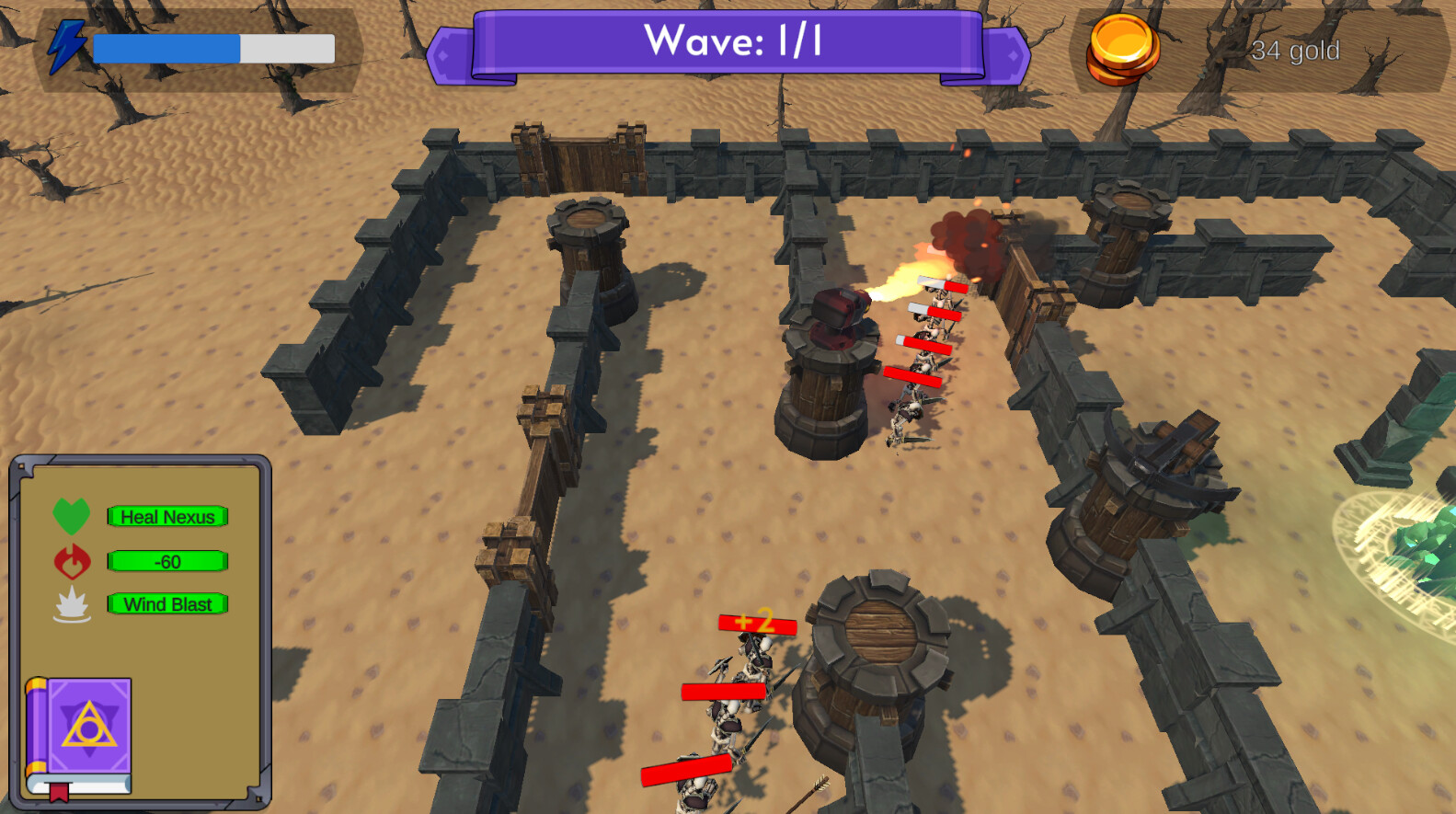Click the Wind Blast spell button

[x=168, y=604]
